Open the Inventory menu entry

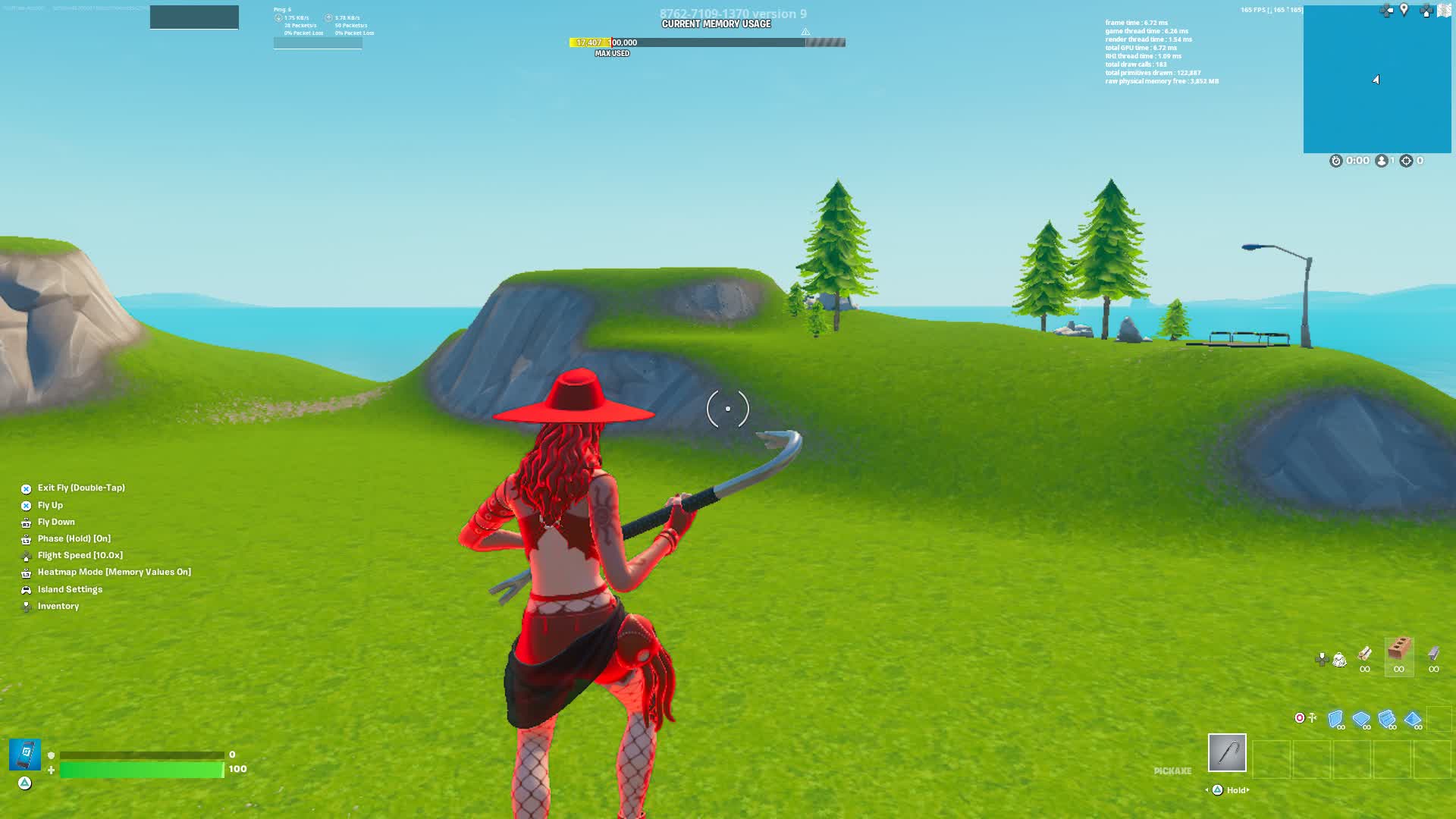click(x=58, y=606)
